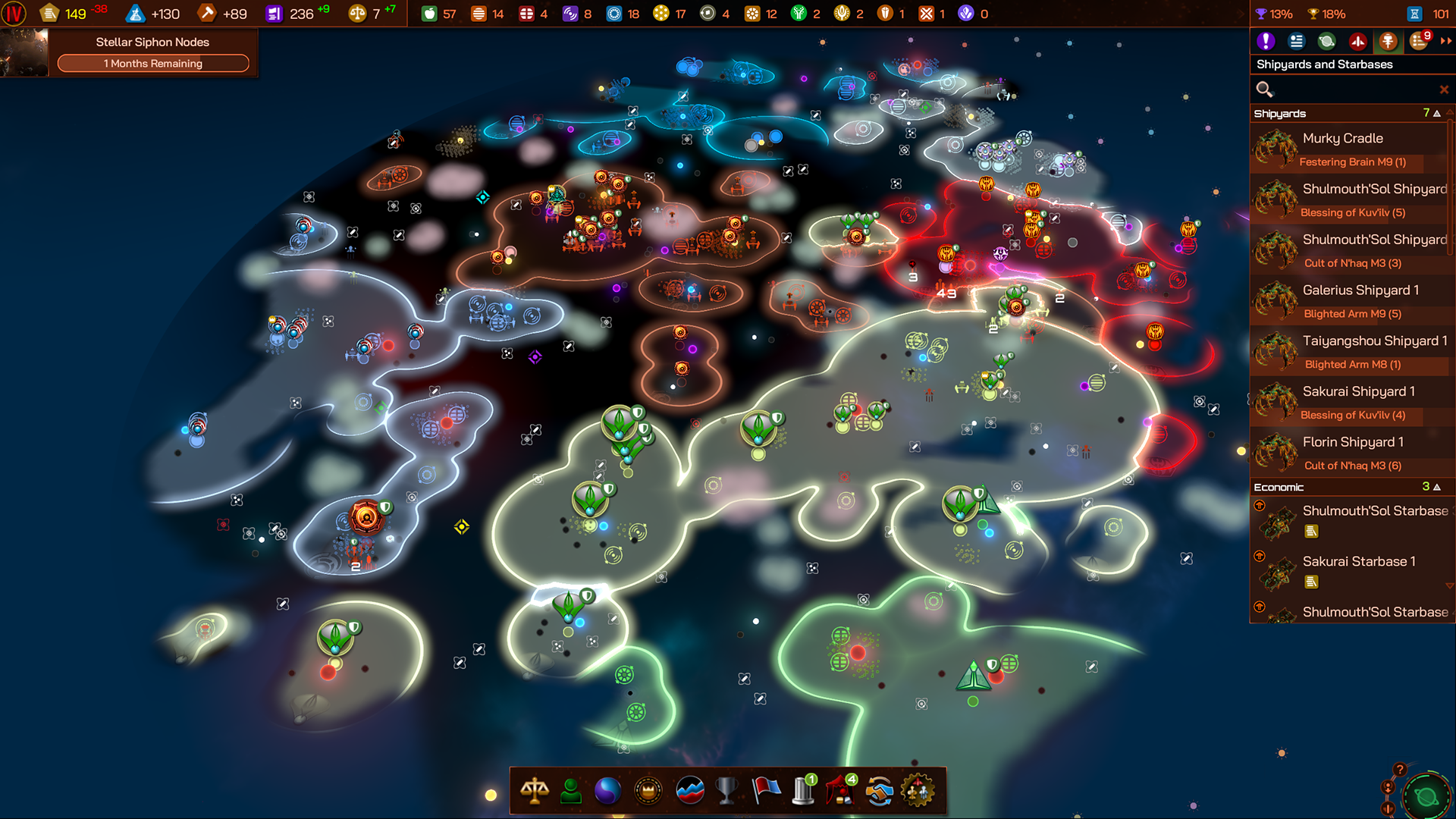Click the green planet turn button

point(1426,797)
